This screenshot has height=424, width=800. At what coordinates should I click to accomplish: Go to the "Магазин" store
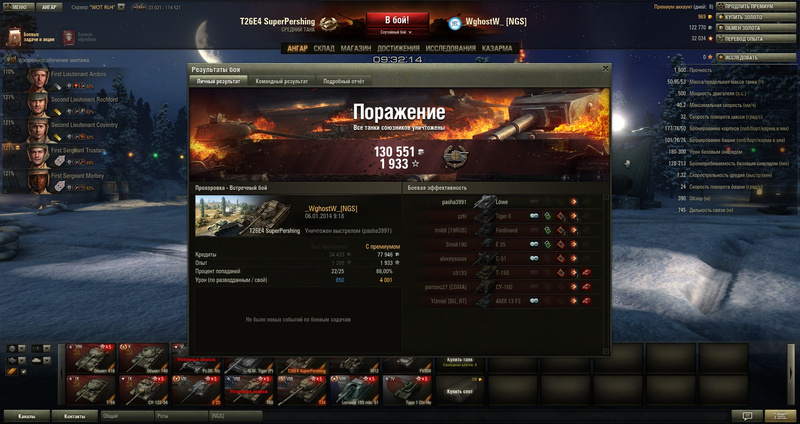pos(355,46)
